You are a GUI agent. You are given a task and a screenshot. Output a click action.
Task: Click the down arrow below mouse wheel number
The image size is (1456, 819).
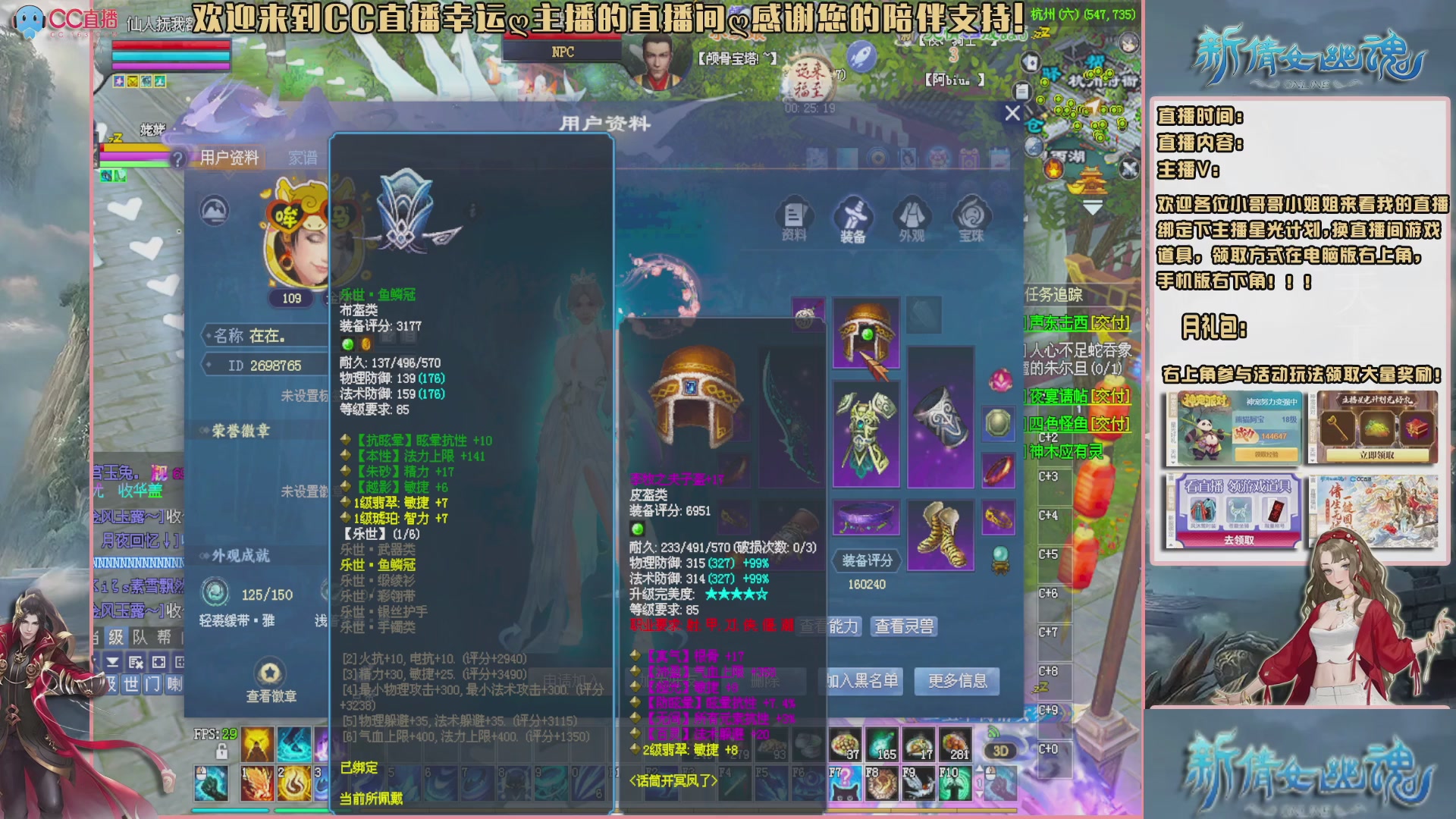(x=980, y=795)
